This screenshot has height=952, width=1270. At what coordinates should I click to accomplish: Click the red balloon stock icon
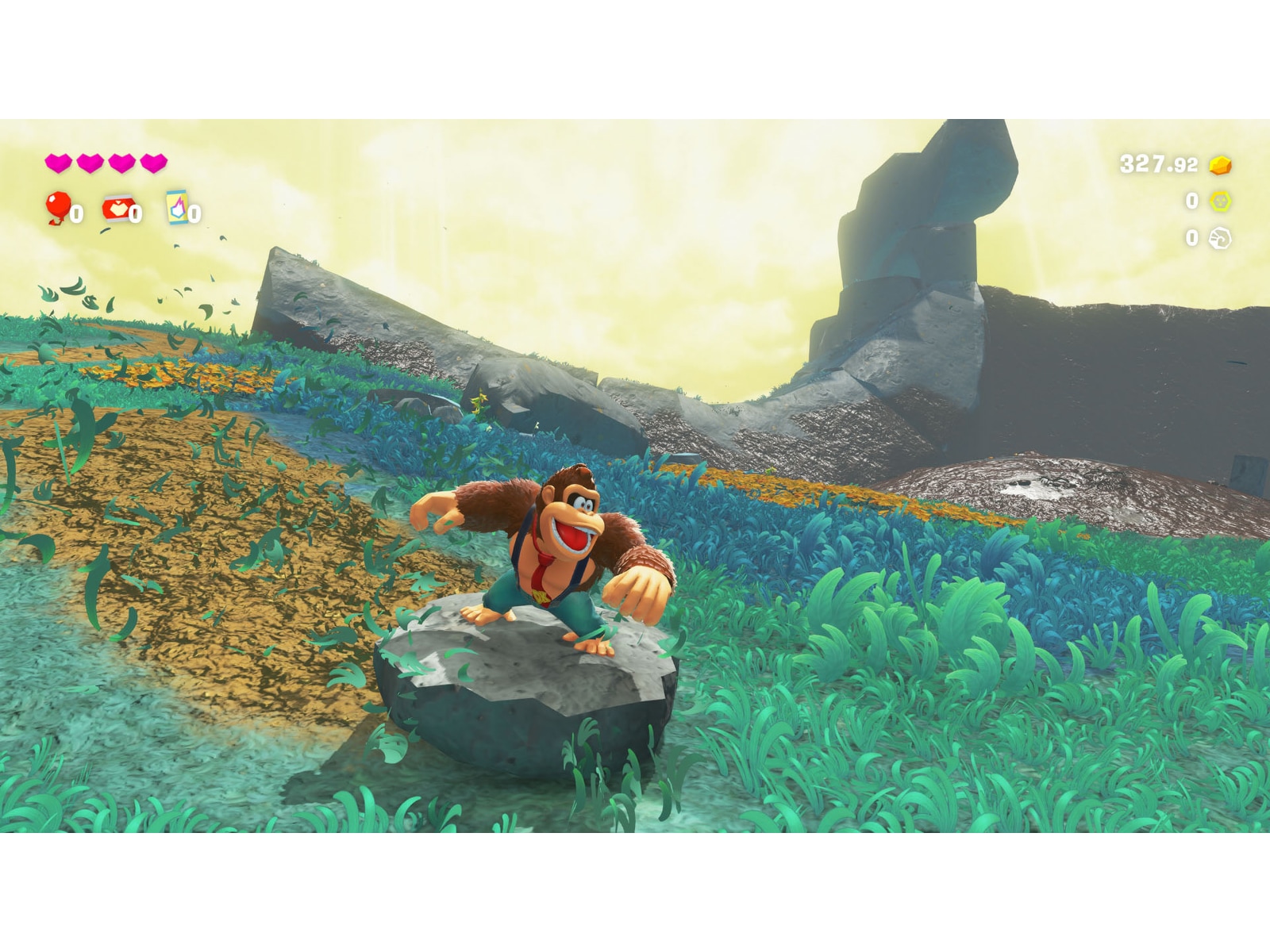click(58, 207)
